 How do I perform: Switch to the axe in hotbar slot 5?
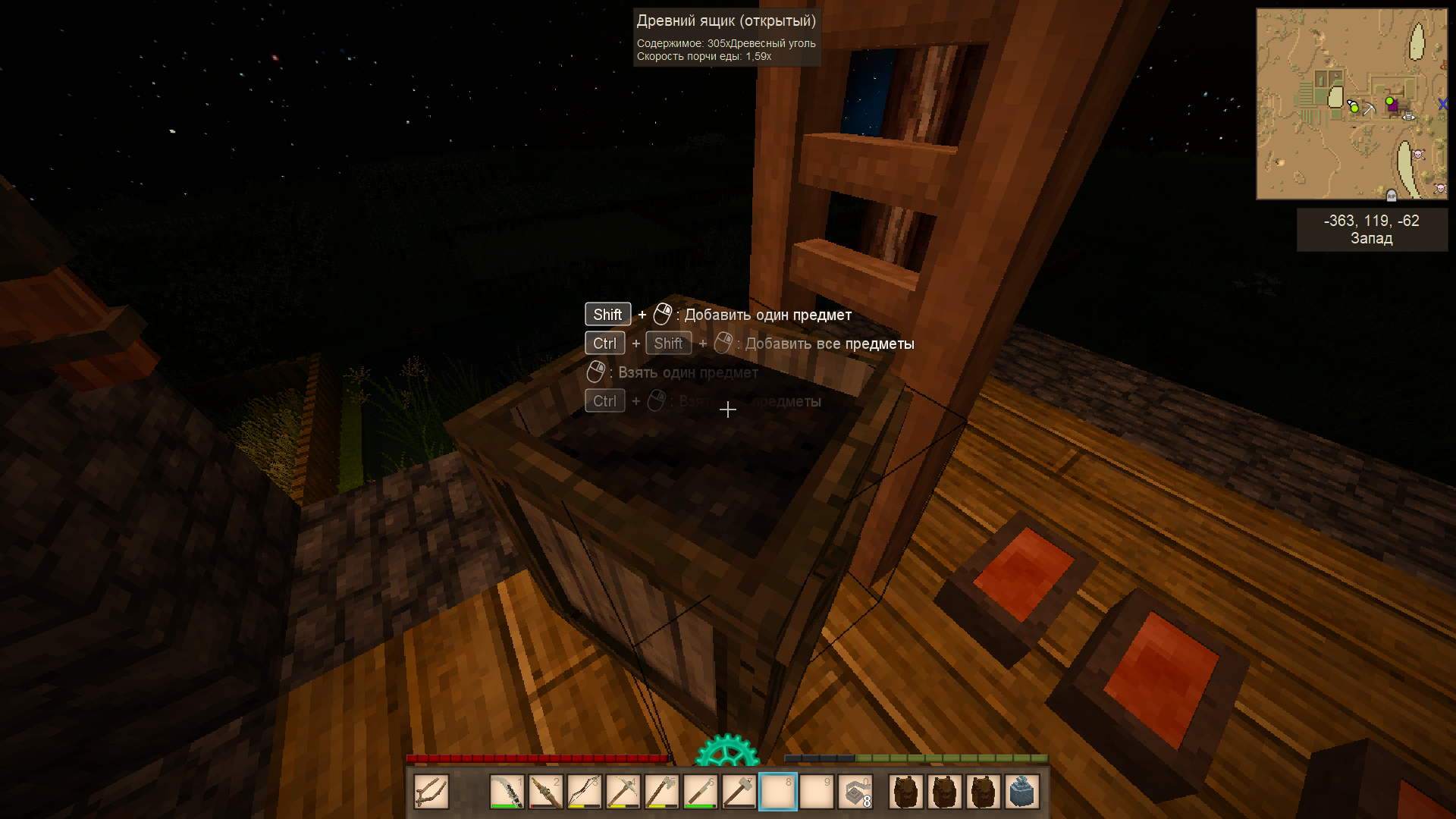[x=662, y=792]
